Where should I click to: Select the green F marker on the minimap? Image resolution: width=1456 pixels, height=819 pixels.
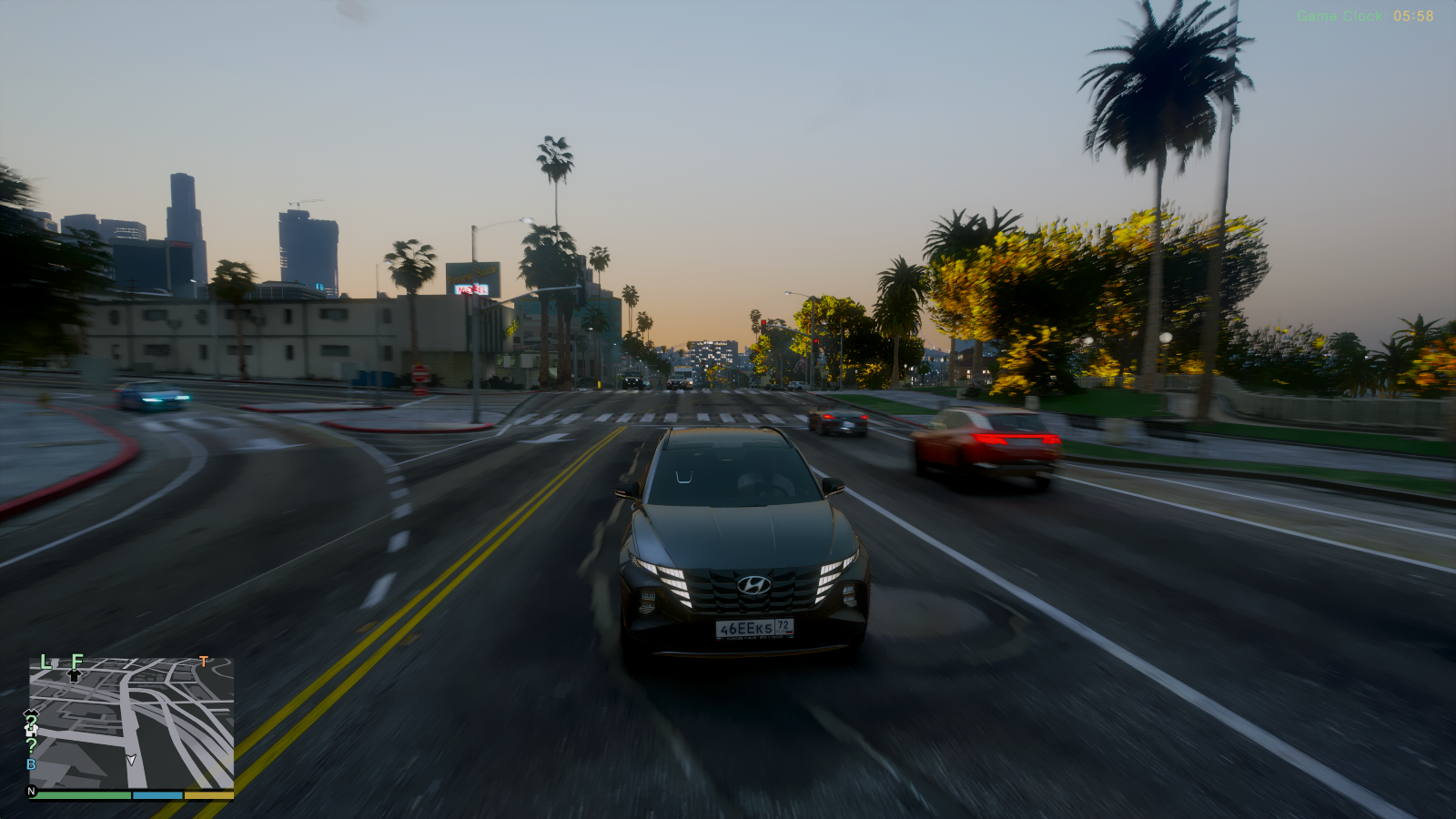pos(77,661)
